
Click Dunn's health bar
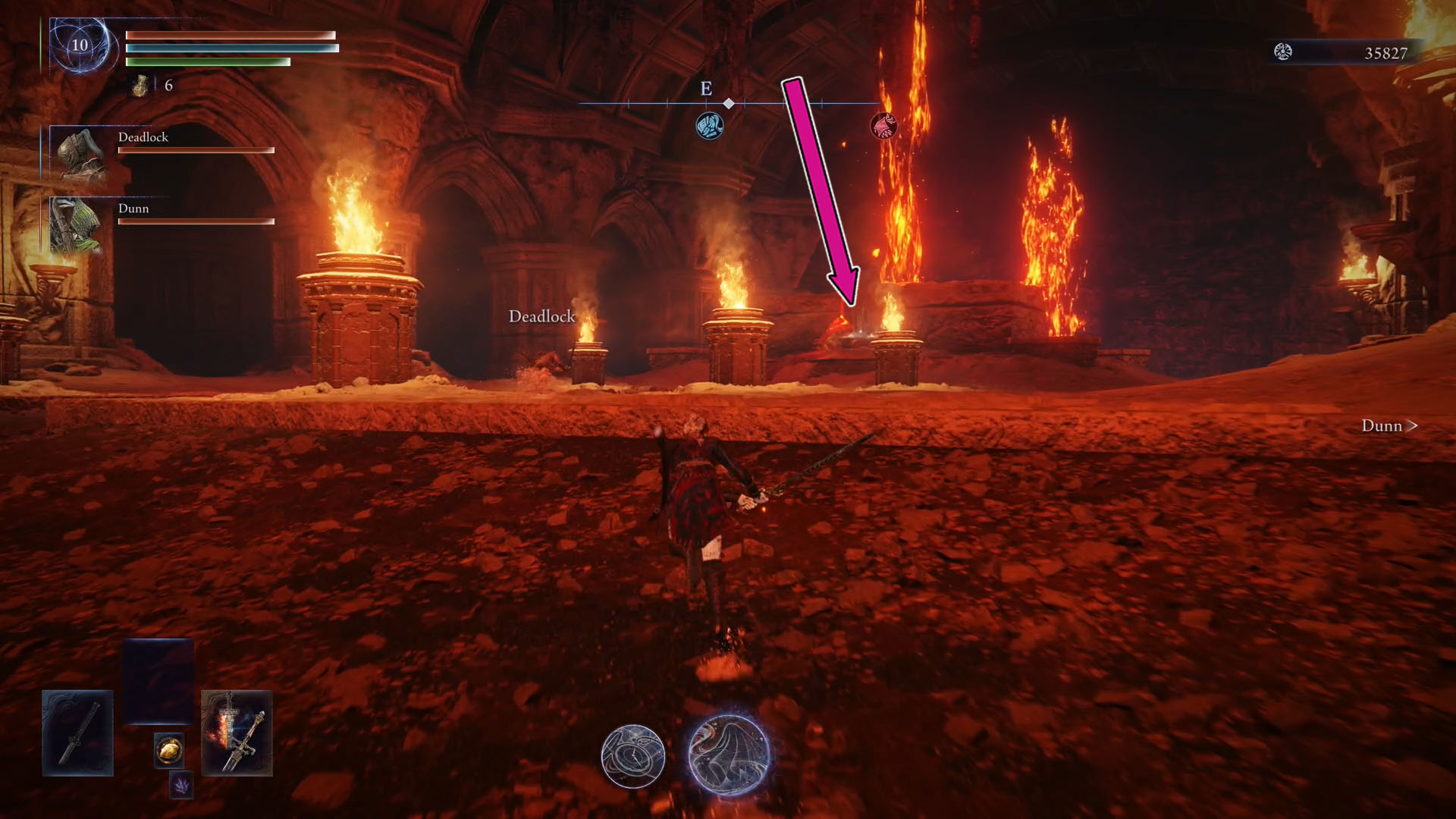(x=195, y=221)
